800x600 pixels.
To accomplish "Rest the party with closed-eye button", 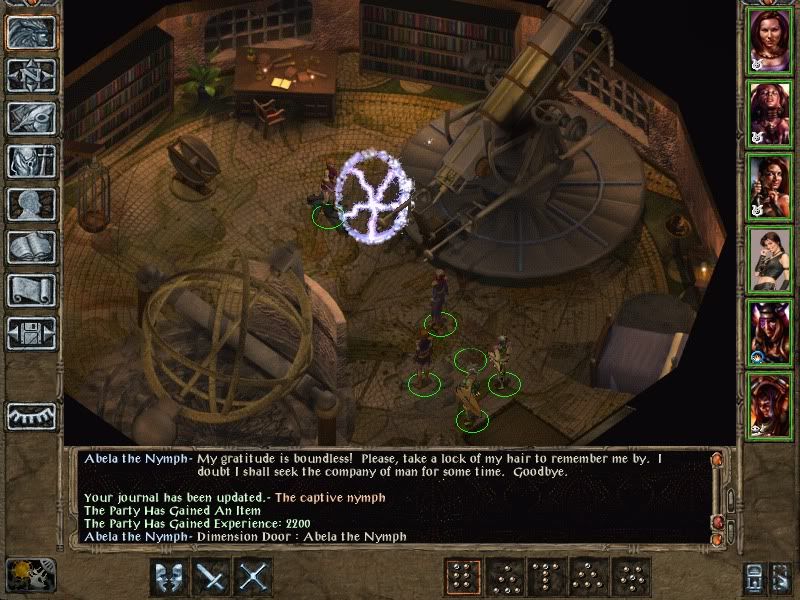I will pos(31,415).
